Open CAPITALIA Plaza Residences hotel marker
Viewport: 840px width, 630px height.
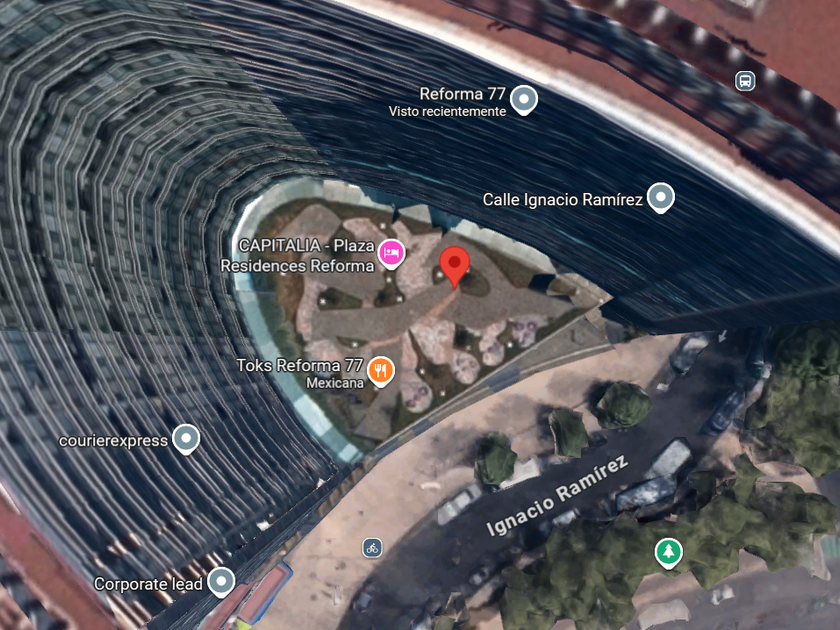point(391,254)
